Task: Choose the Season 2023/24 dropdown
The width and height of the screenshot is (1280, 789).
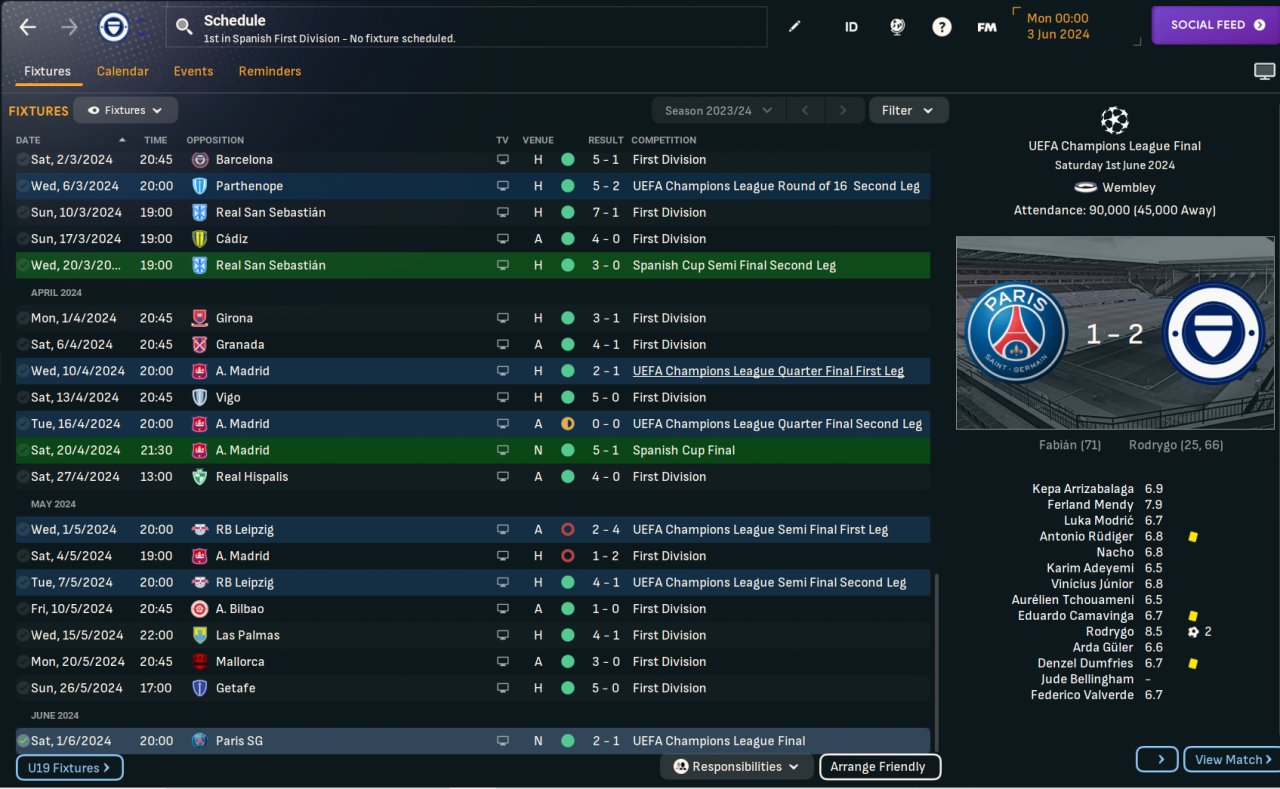Action: [719, 110]
